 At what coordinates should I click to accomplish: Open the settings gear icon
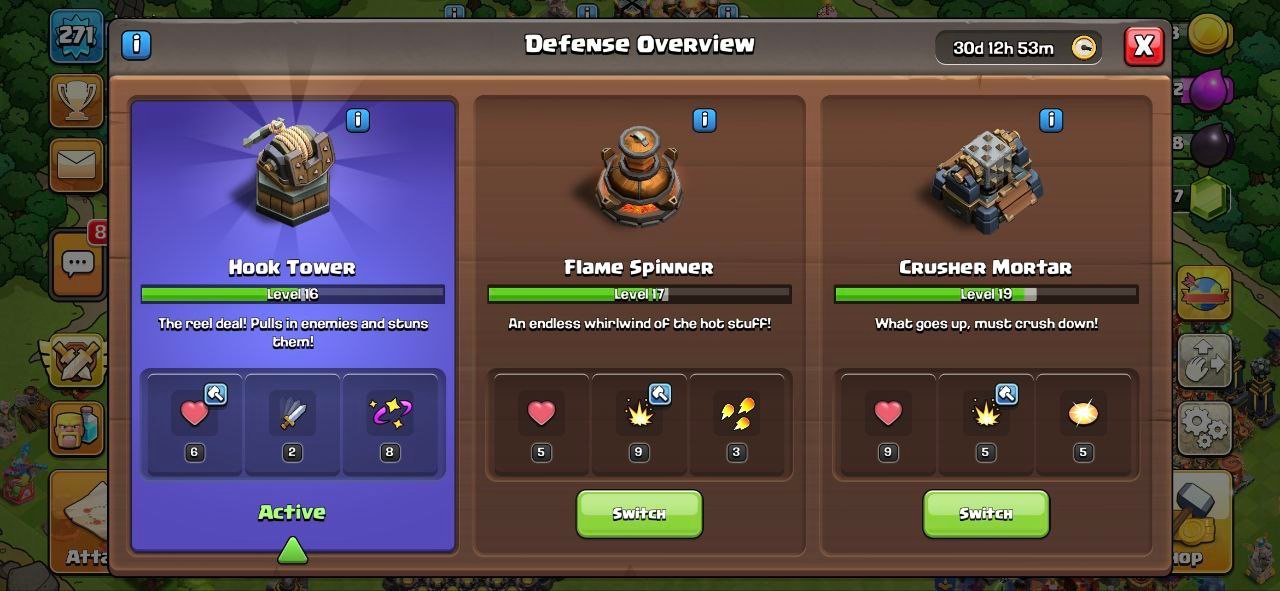point(1203,428)
